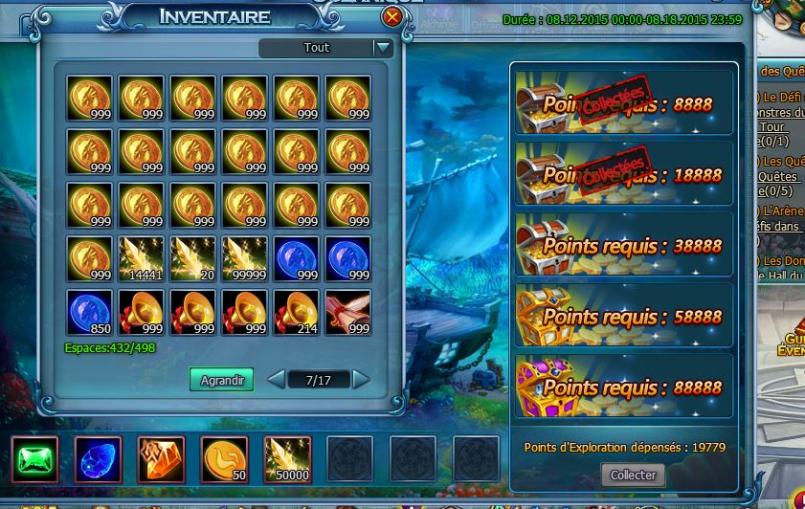Go to the previous inventory page
The image size is (805, 509).
pos(276,380)
